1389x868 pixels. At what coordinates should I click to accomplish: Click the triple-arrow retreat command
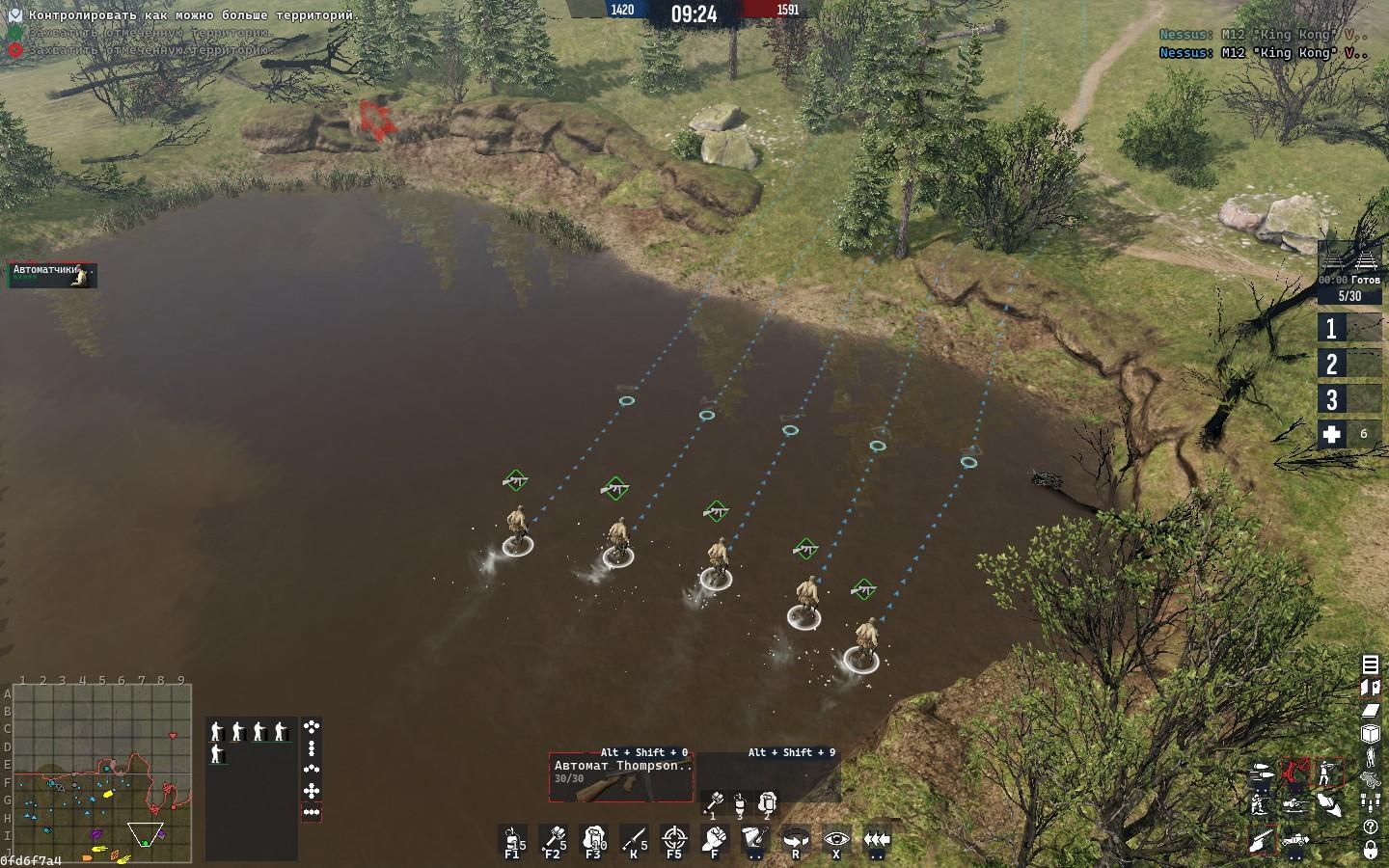pos(876,839)
